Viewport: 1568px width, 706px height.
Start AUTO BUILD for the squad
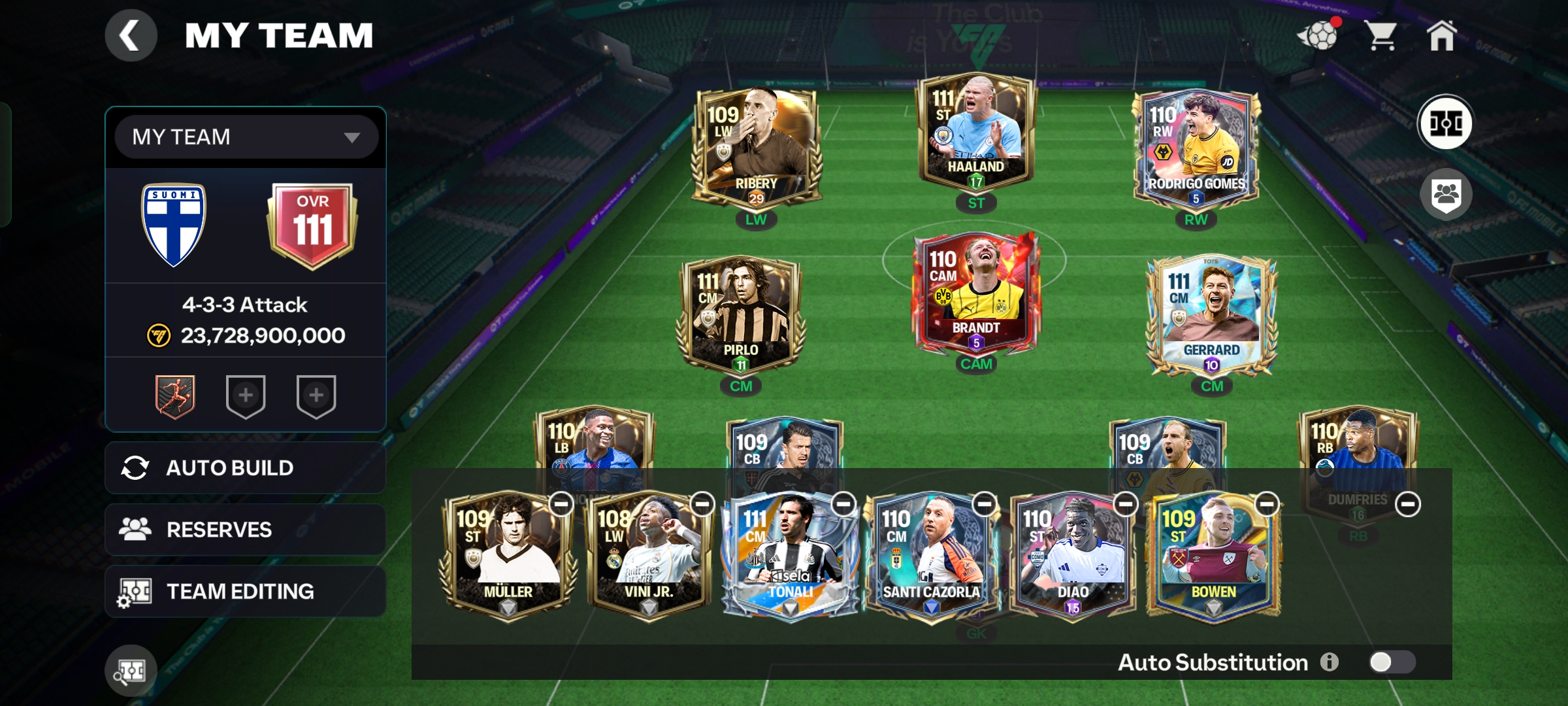tap(245, 468)
